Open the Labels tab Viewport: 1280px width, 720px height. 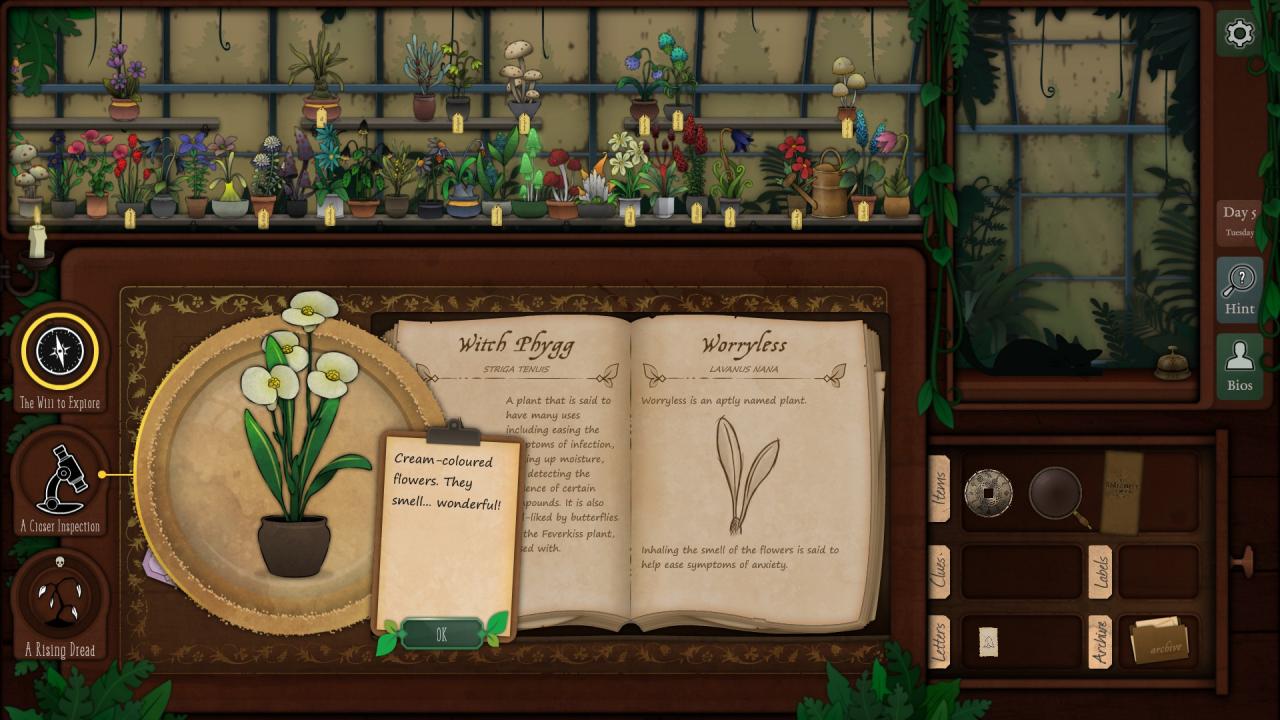click(x=1099, y=571)
